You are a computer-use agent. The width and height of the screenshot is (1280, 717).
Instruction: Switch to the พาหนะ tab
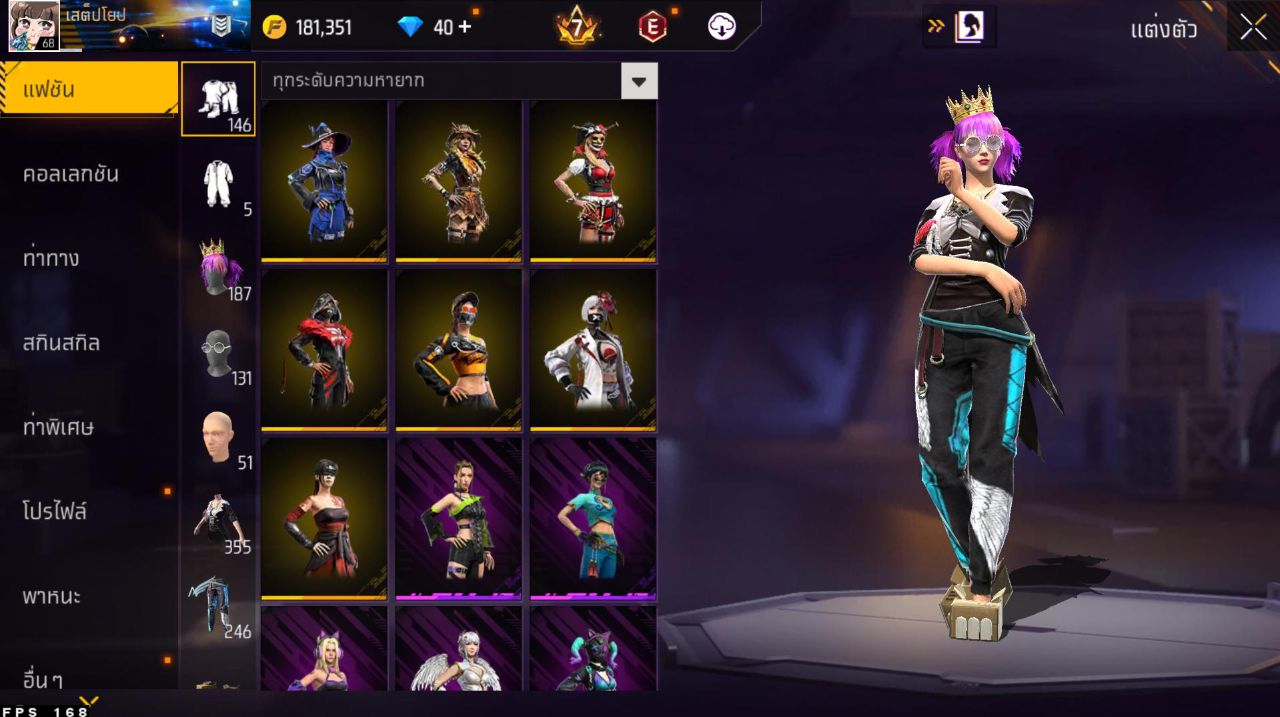(x=52, y=596)
